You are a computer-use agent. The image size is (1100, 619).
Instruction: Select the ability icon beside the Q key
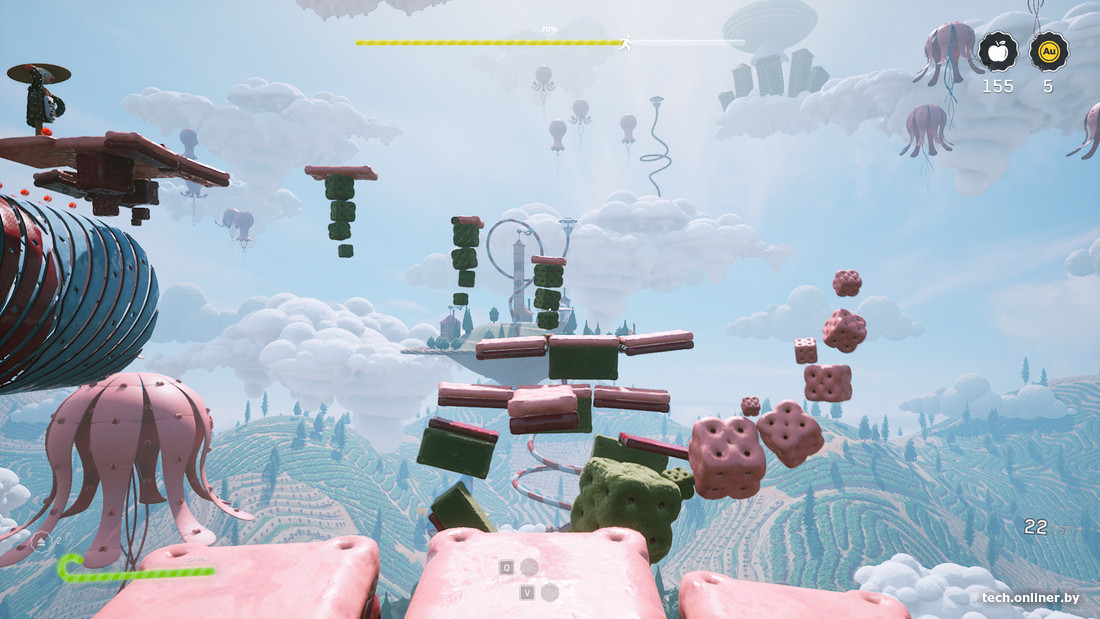(x=529, y=567)
